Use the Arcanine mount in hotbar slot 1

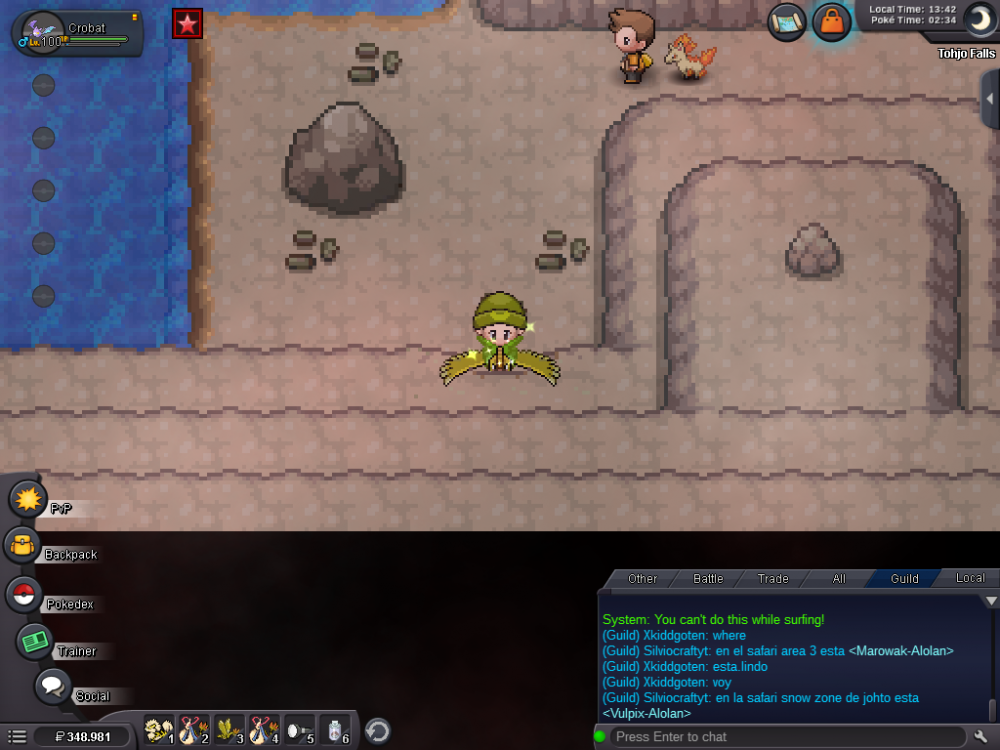click(x=159, y=731)
